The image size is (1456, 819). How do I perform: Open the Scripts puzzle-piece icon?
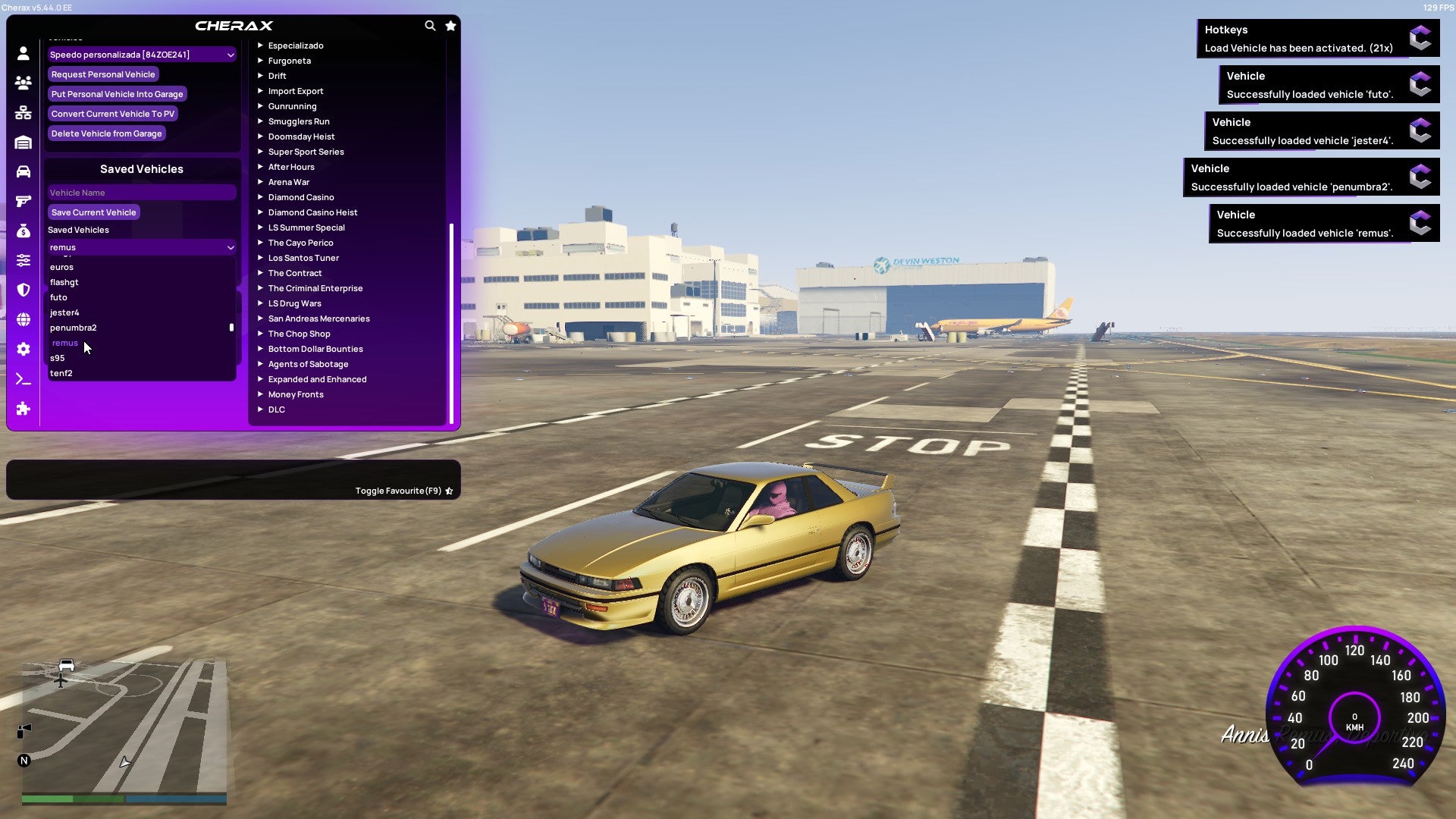coord(23,409)
